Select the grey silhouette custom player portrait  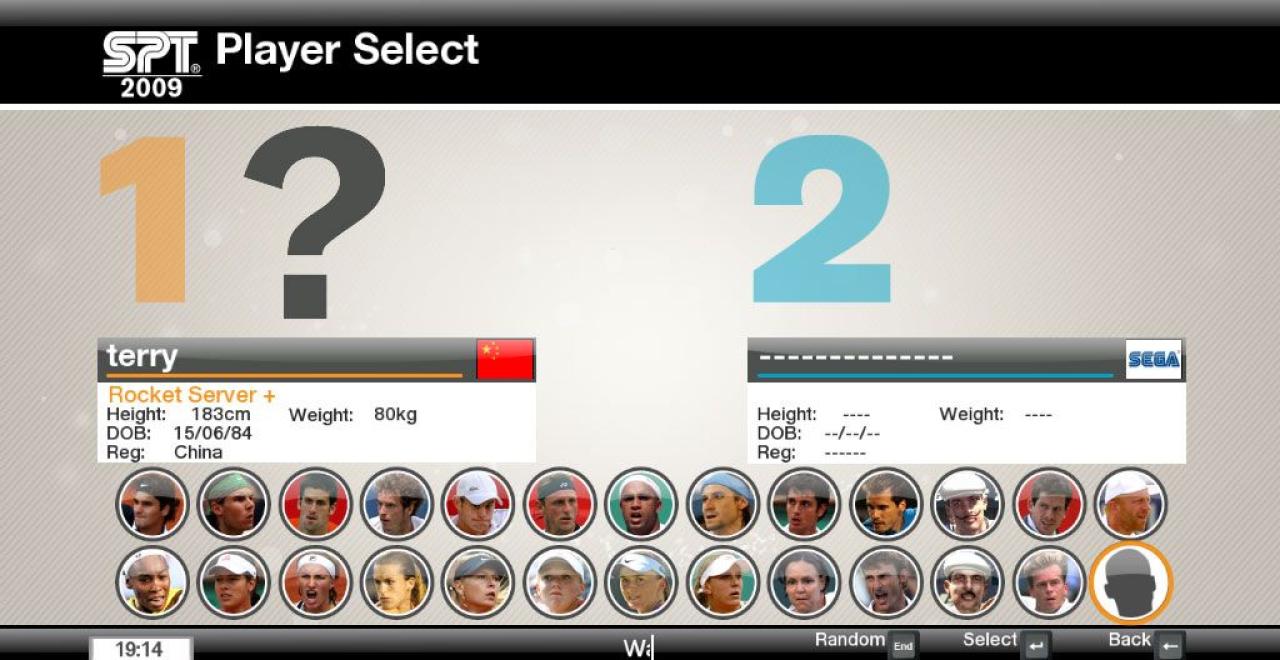tap(1130, 583)
